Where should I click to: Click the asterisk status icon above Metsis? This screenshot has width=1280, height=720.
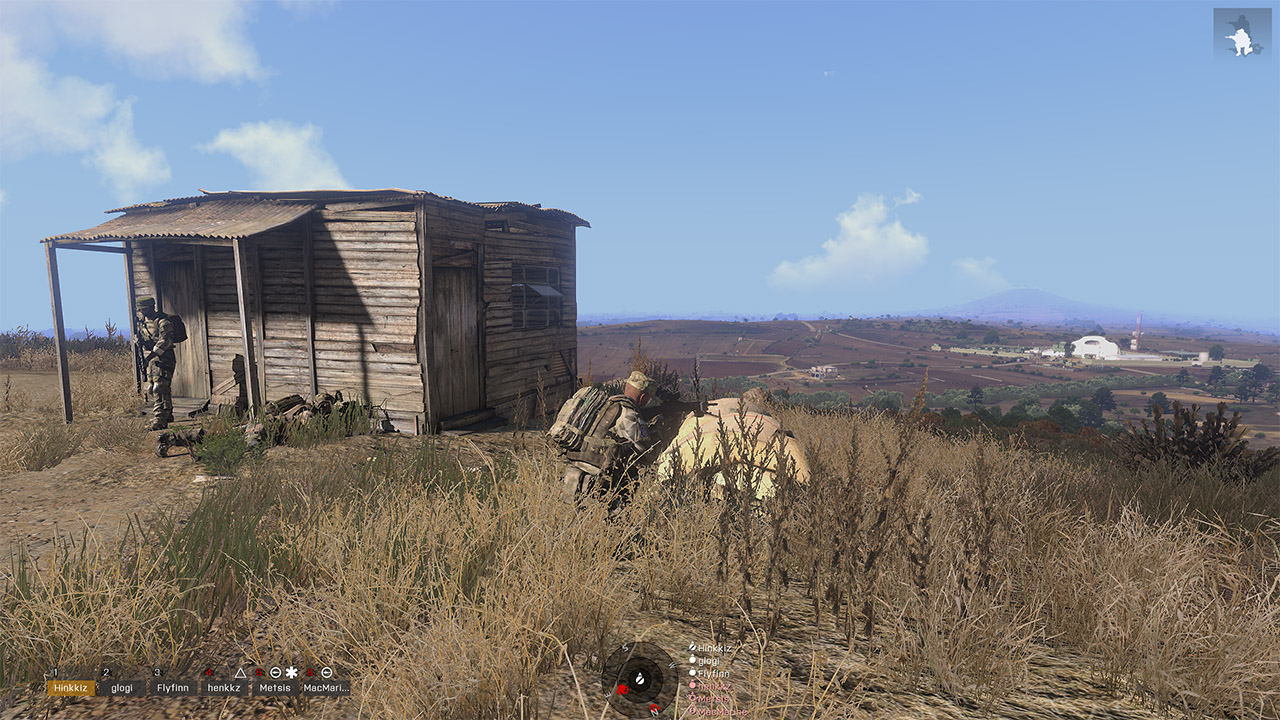click(292, 672)
